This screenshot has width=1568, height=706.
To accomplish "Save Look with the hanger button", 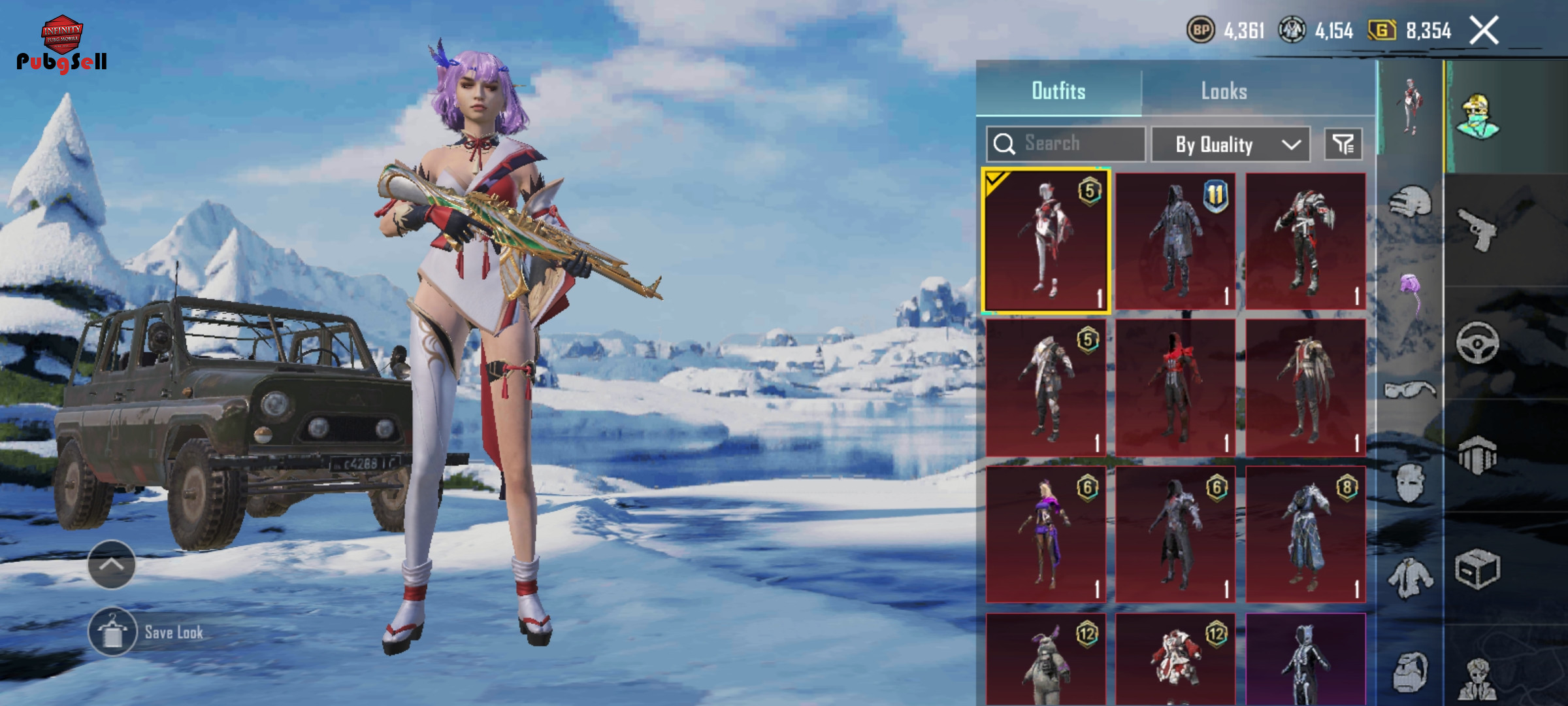I will coord(112,632).
